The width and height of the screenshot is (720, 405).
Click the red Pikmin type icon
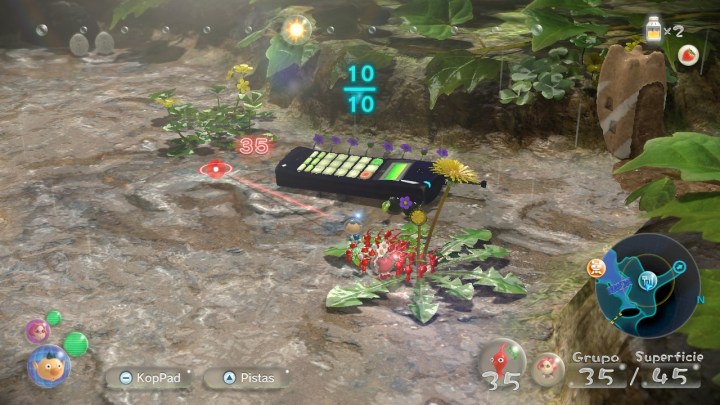pos(502,360)
